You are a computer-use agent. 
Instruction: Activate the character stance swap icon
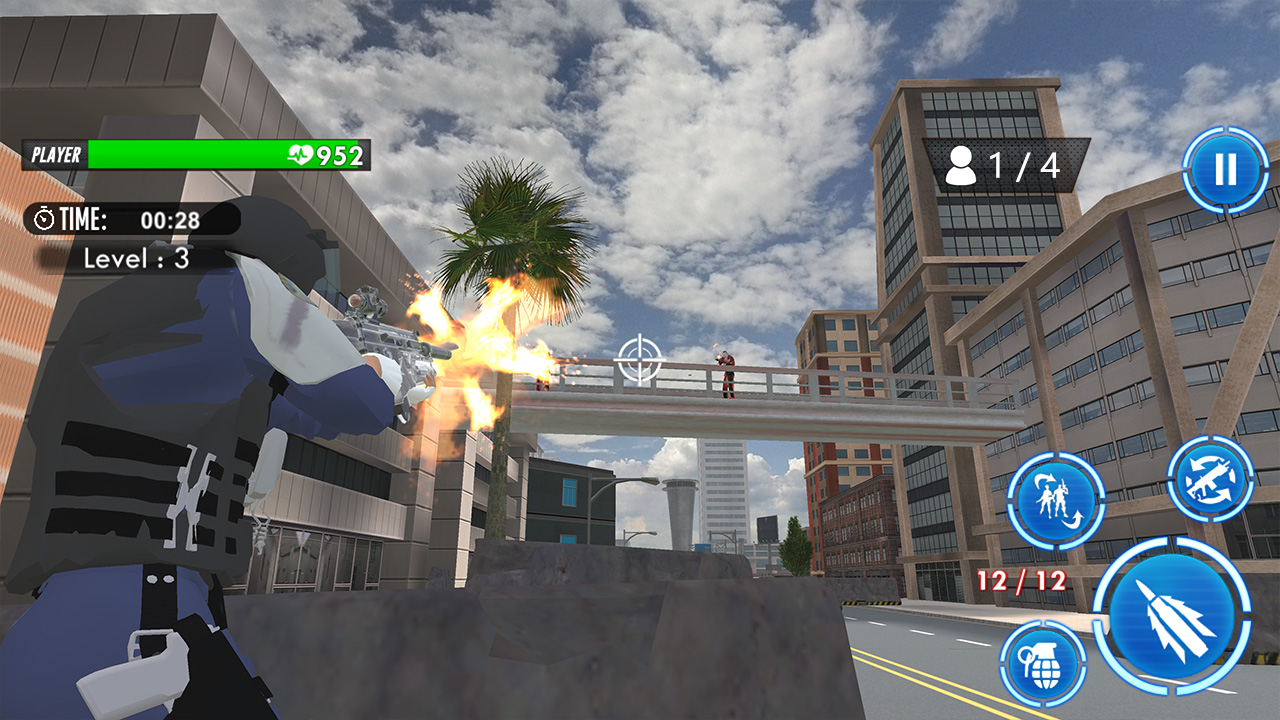(x=1058, y=502)
